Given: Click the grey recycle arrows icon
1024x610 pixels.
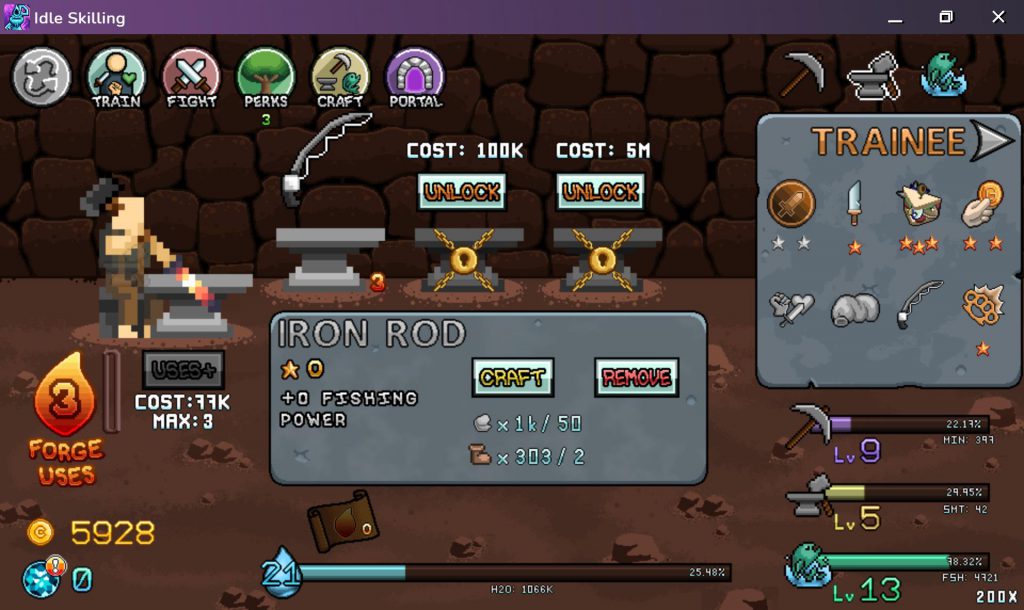Looking at the screenshot, I should pos(41,77).
